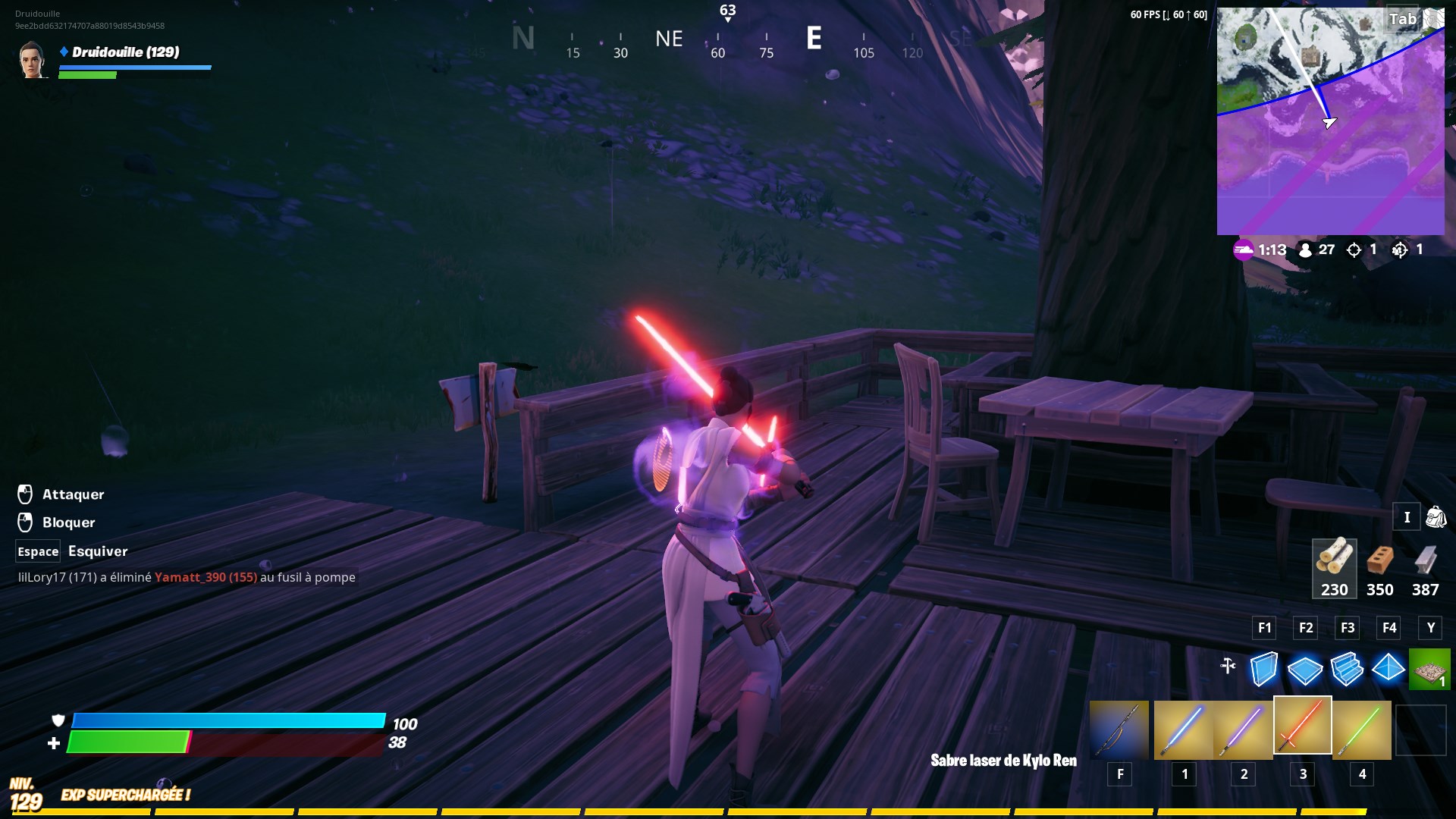The width and height of the screenshot is (1456, 819).
Task: Choose the stairs building piece
Action: click(x=1347, y=669)
